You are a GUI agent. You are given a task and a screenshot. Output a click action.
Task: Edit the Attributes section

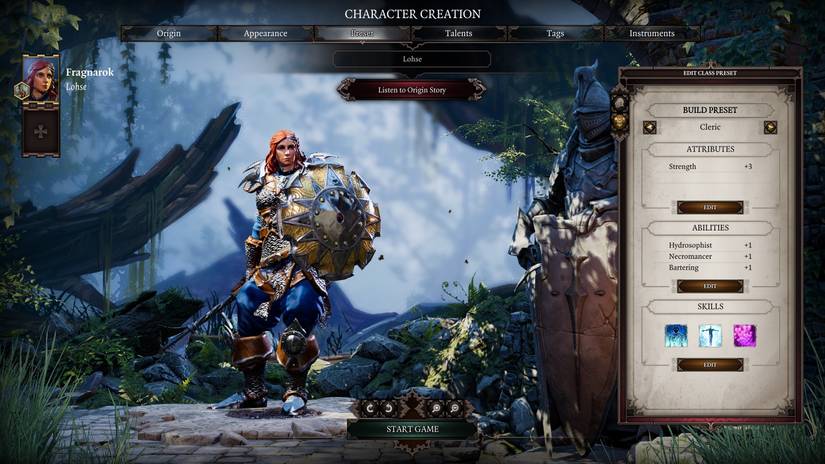point(710,207)
